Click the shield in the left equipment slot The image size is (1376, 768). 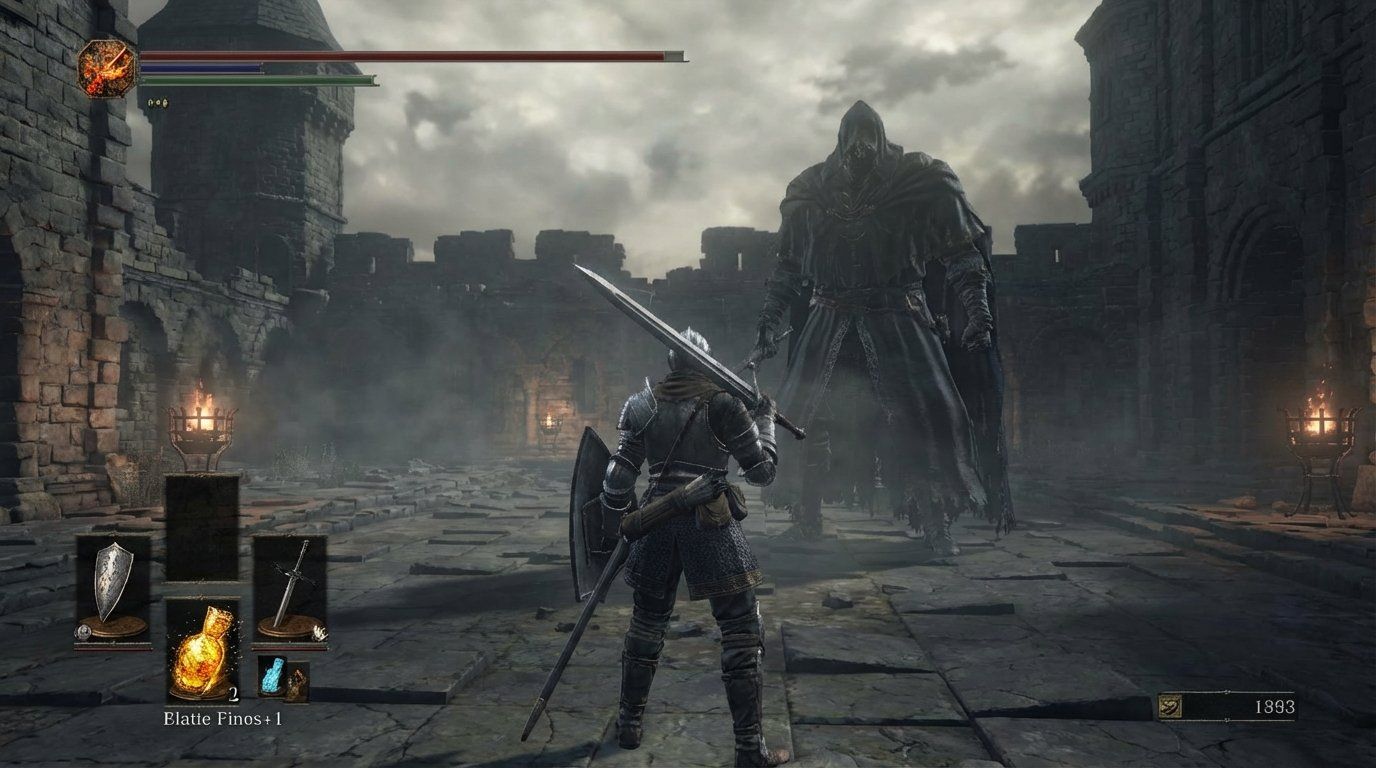(x=112, y=580)
